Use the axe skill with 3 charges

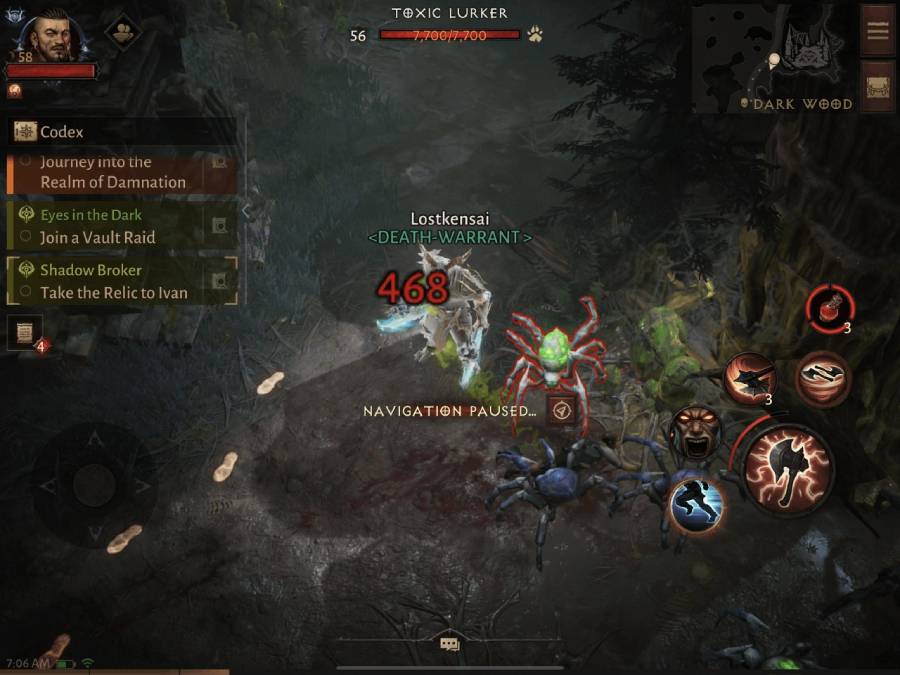(749, 379)
